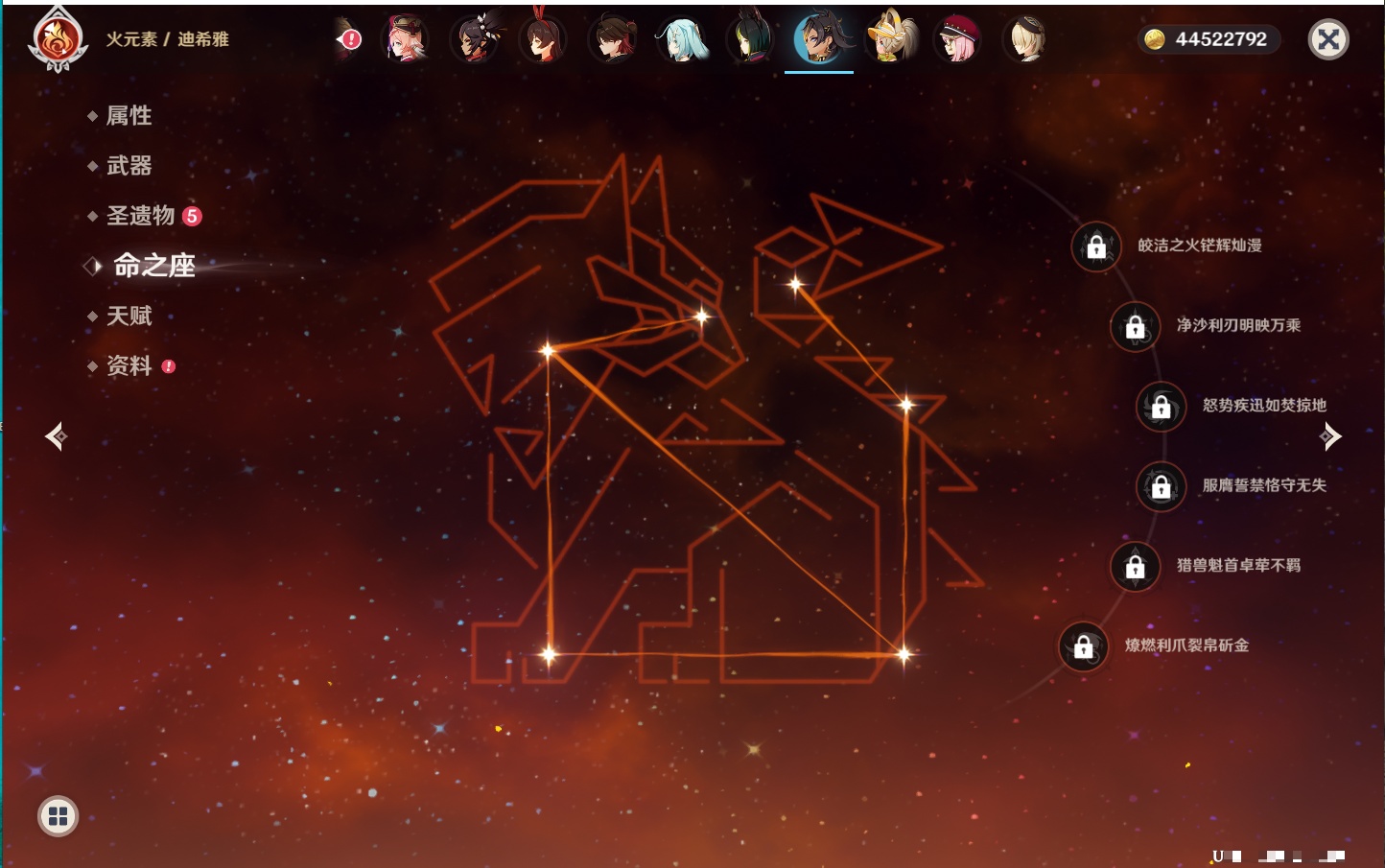Inspect constellation 猎兽魁首卓荦不羁

[1136, 566]
